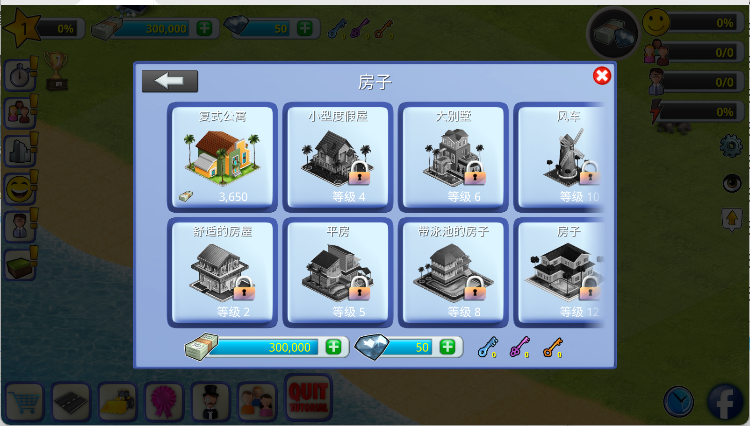Viewport: 750px width, 426px height.
Task: Select the locked 小型度假屋 tile
Action: pyautogui.click(x=337, y=155)
